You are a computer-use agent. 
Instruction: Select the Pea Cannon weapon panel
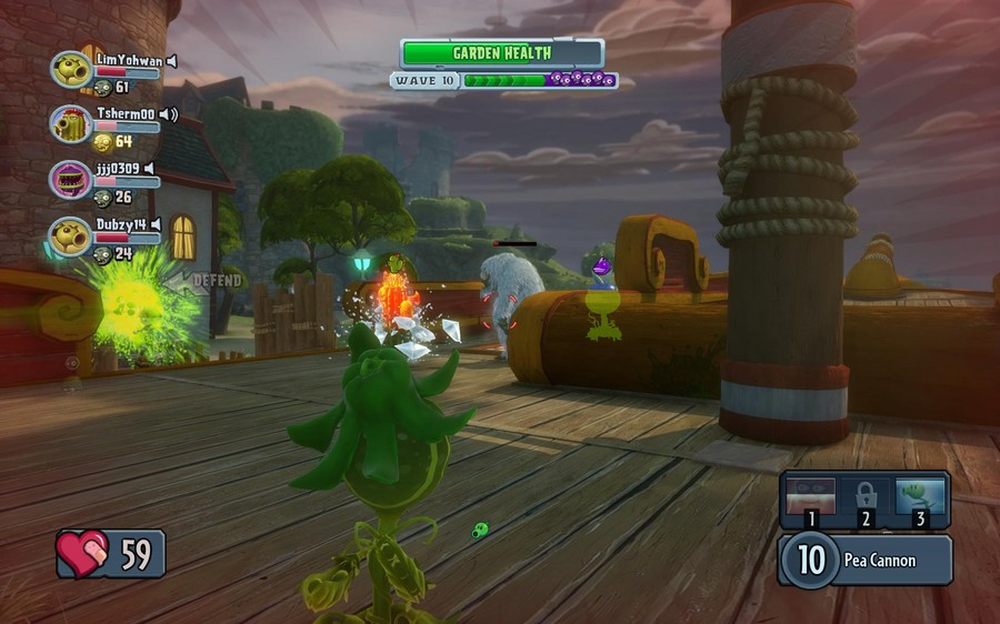[x=864, y=560]
